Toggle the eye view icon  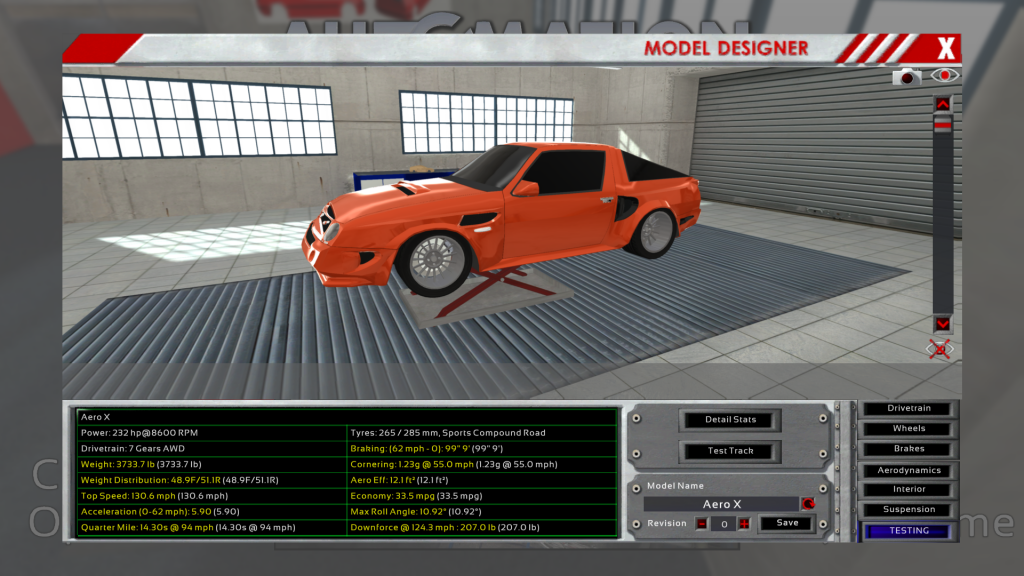pyautogui.click(x=944, y=76)
